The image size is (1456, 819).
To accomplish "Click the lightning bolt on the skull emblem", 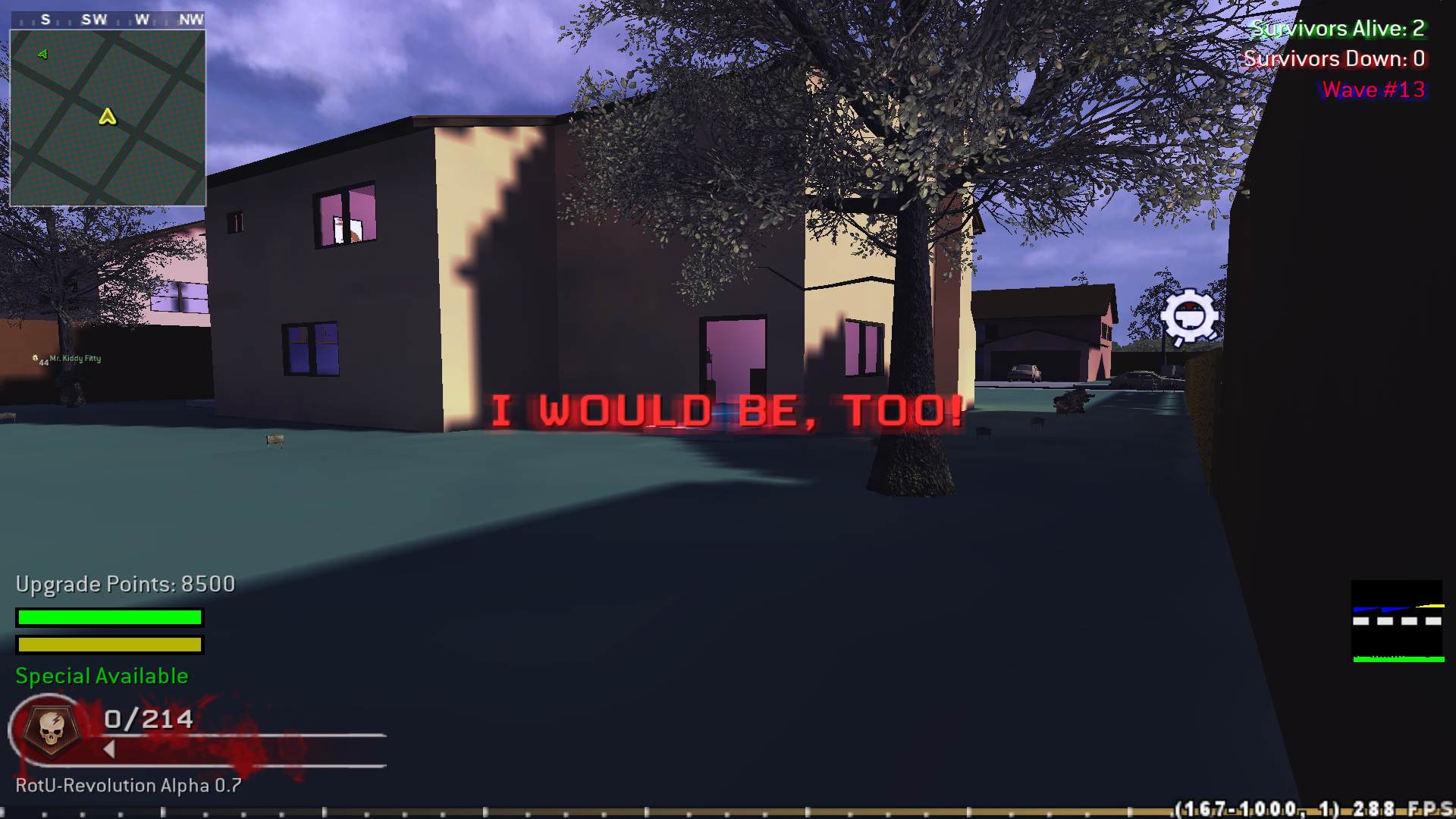I will (x=55, y=720).
